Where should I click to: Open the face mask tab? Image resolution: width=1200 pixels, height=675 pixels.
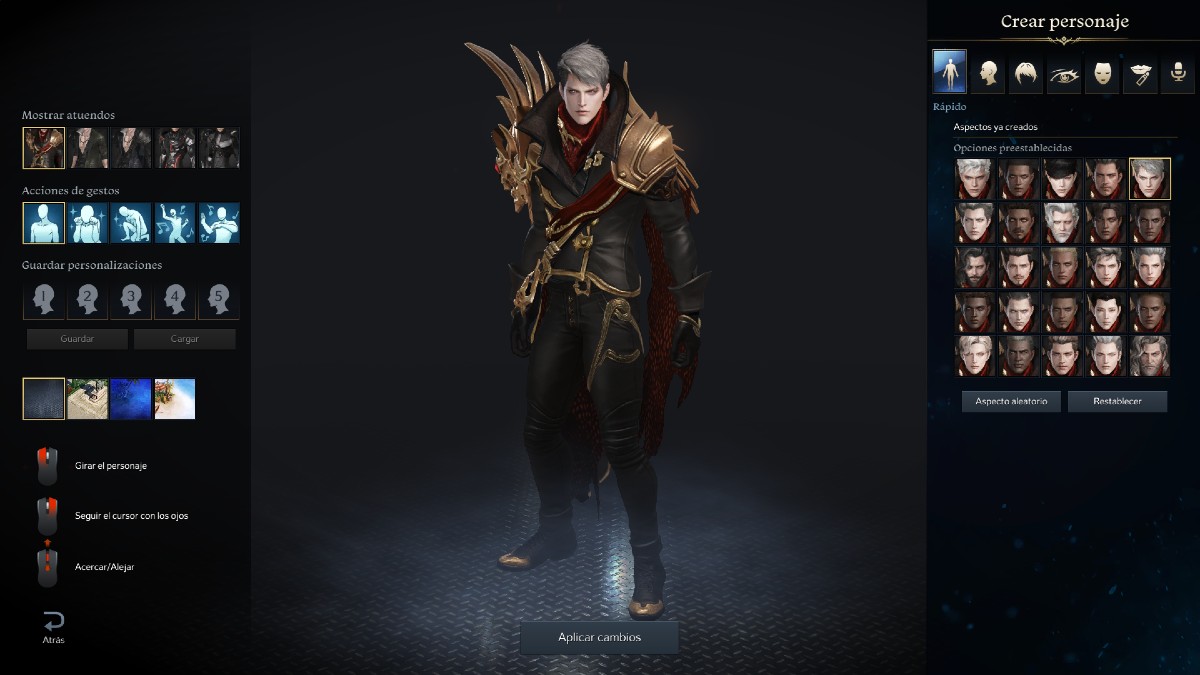1102,73
